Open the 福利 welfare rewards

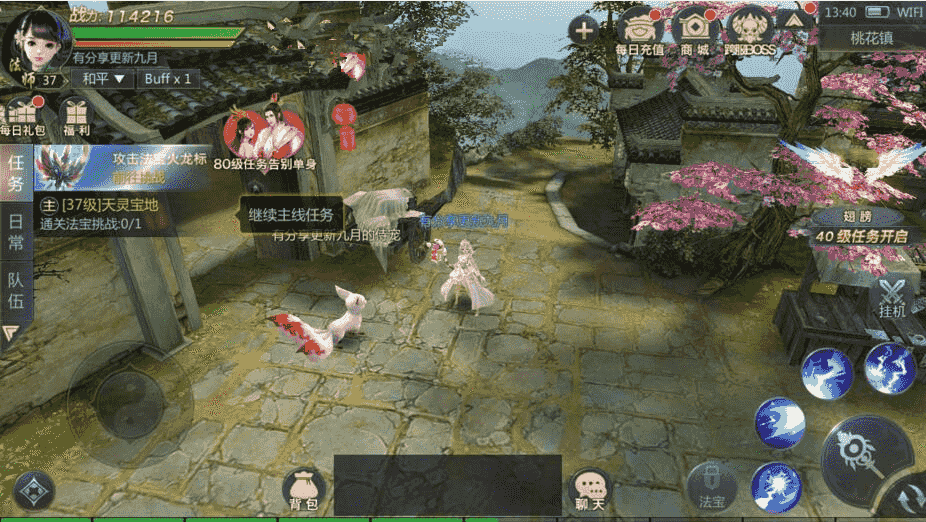74,116
